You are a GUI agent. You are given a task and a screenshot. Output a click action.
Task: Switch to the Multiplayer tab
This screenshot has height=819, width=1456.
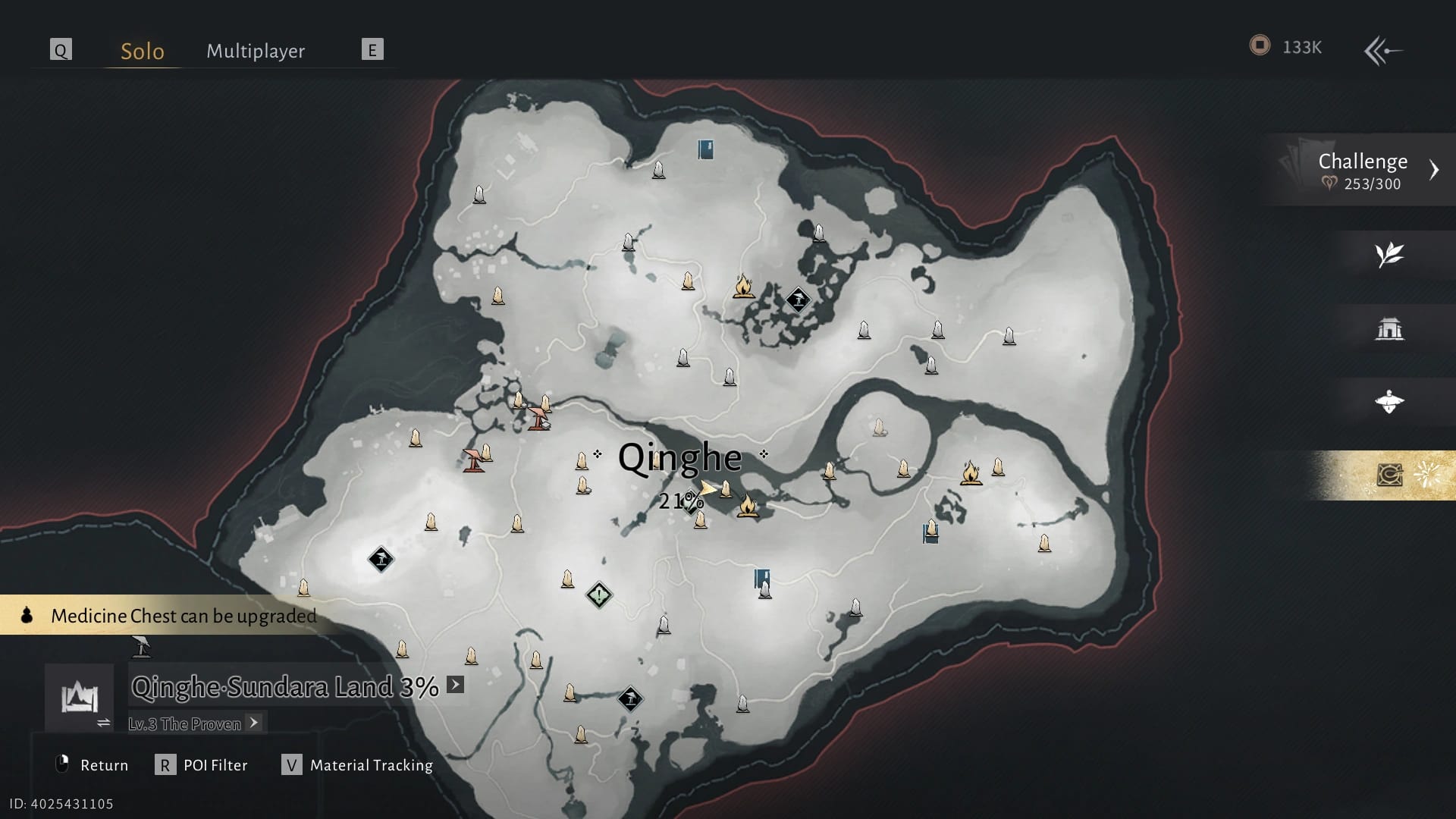click(x=256, y=51)
